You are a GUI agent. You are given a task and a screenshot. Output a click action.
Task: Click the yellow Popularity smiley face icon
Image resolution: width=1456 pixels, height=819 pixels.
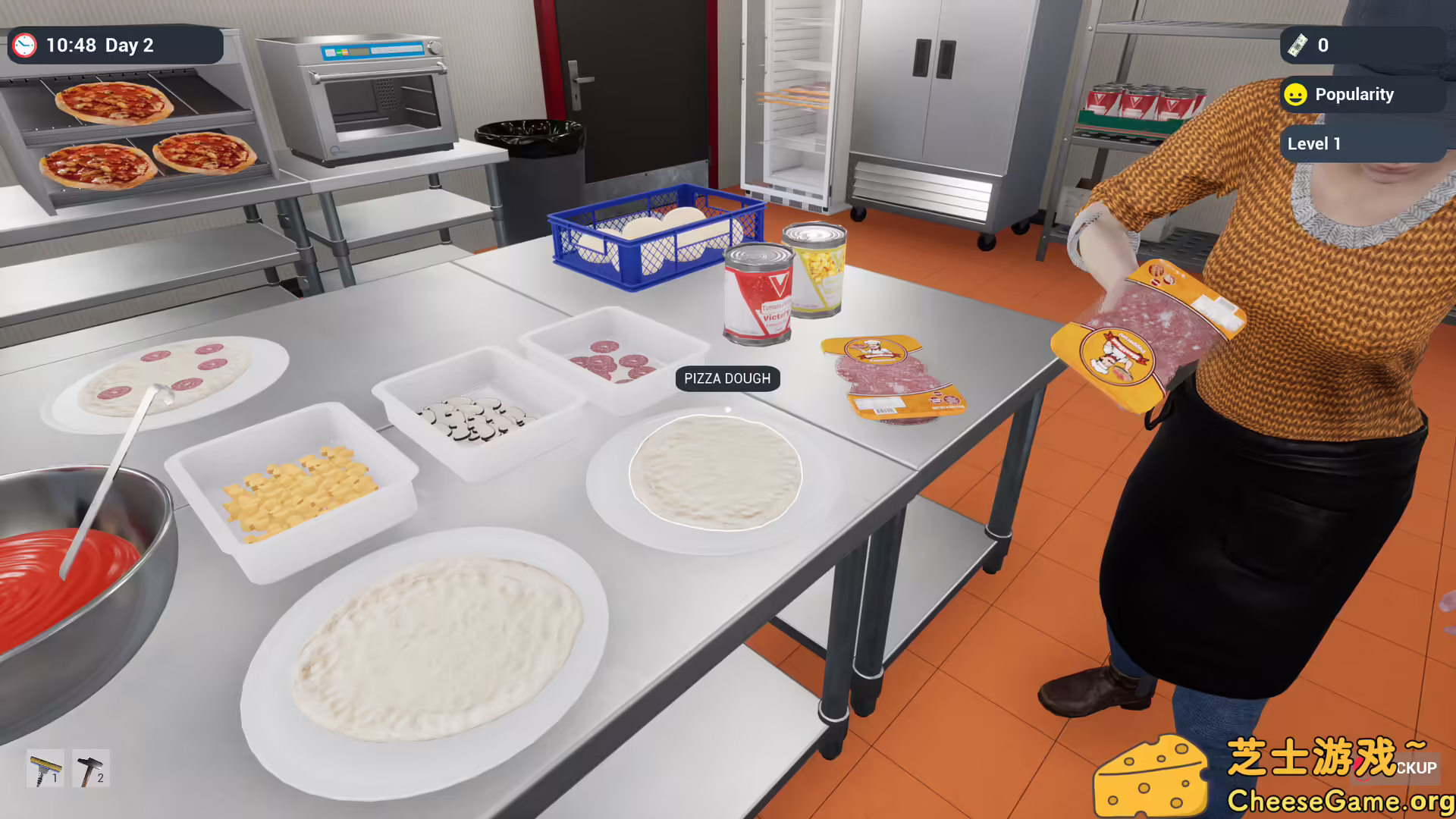point(1295,94)
